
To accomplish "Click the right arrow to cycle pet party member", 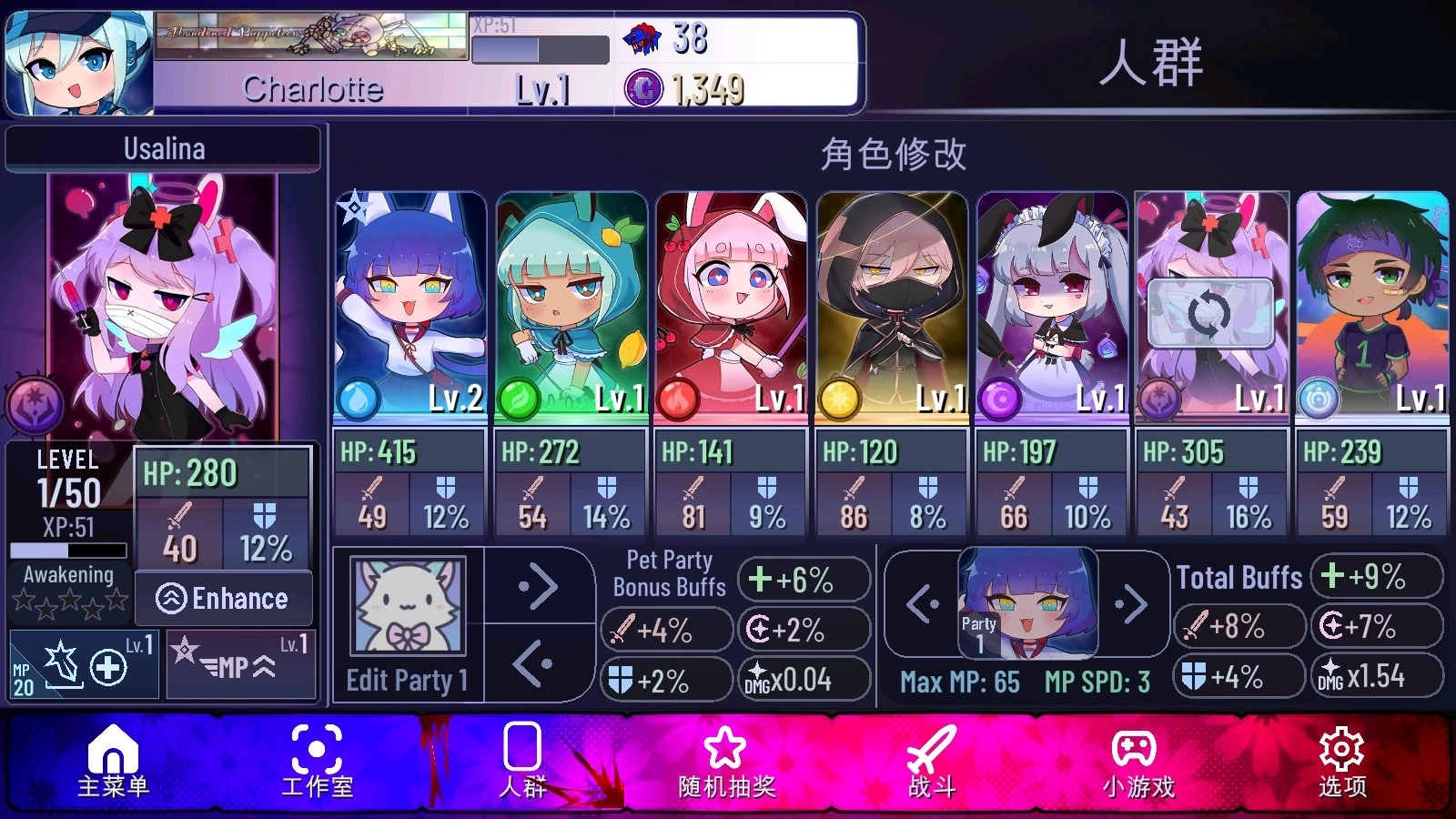I will [539, 588].
